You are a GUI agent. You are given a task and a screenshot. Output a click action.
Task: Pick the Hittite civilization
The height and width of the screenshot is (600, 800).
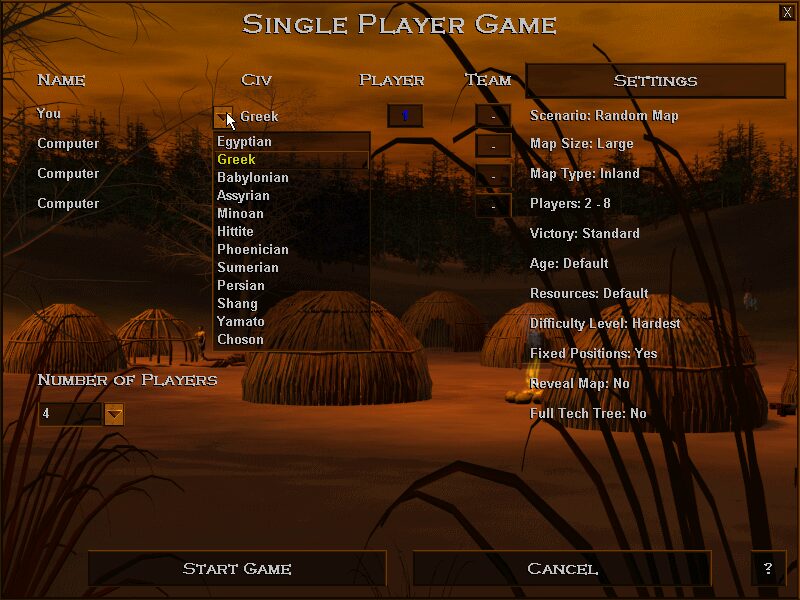(236, 232)
